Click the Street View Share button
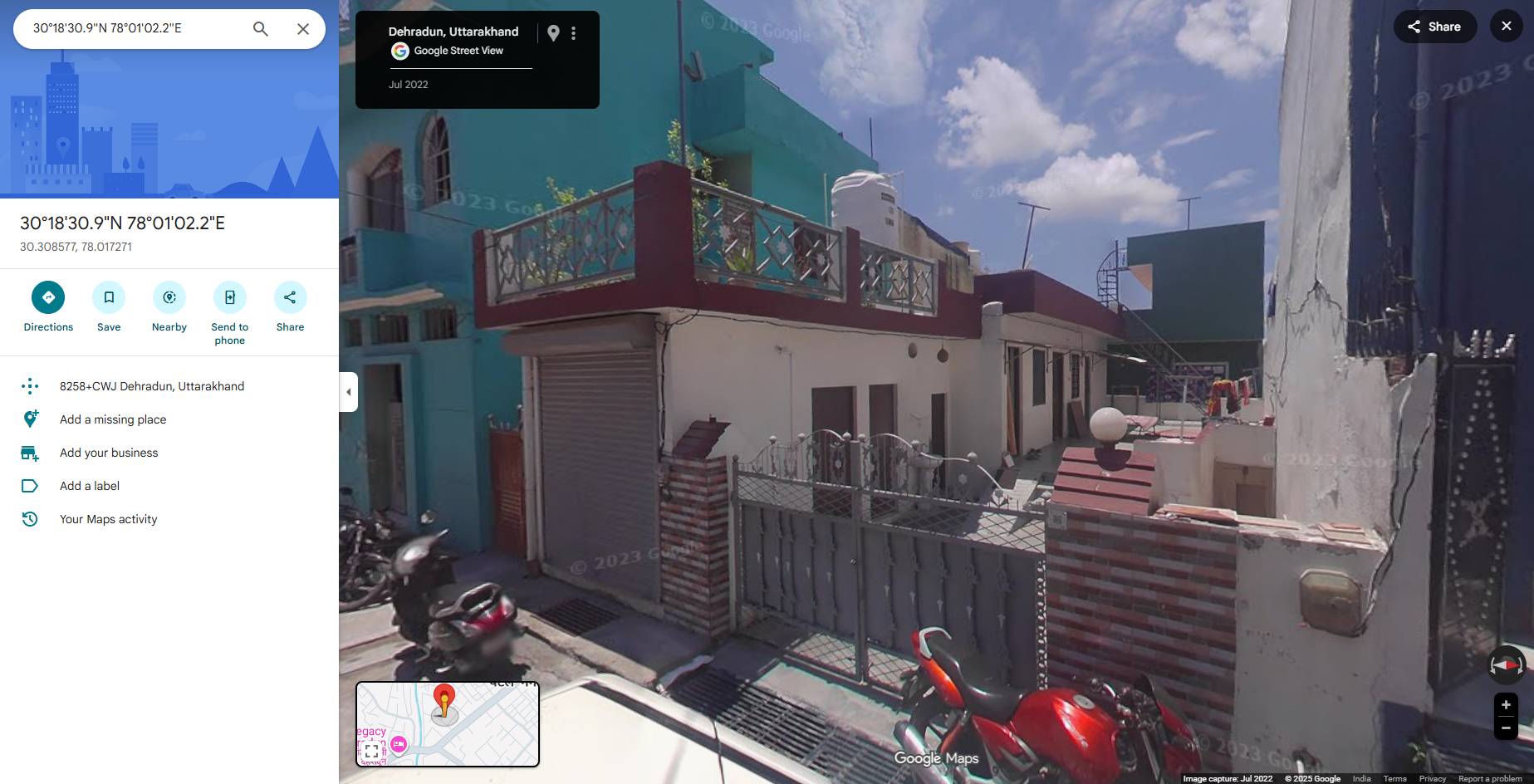This screenshot has height=784, width=1534. coord(1434,27)
